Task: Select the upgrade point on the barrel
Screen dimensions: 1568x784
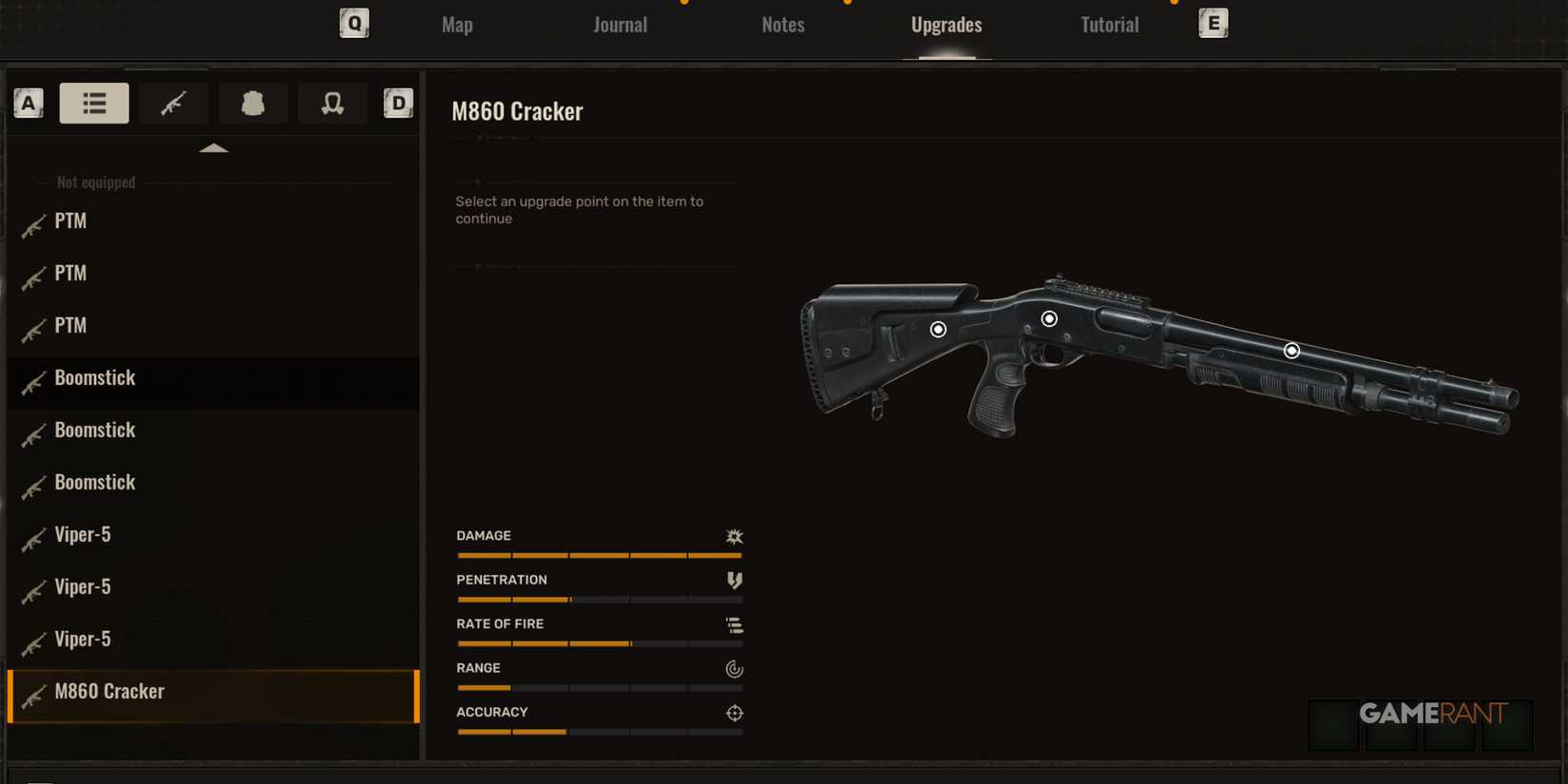Action: 1291,350
